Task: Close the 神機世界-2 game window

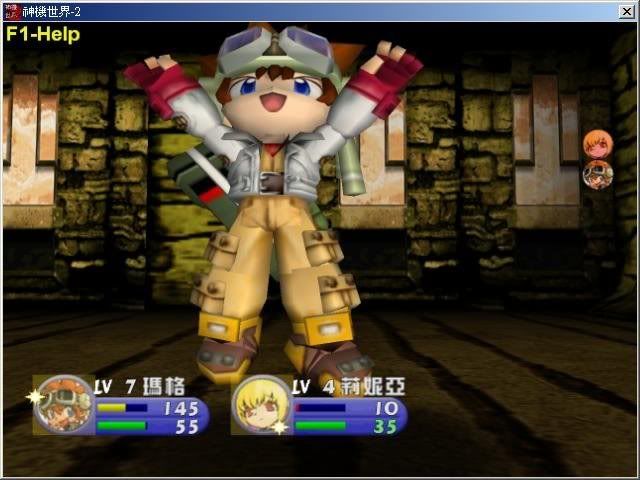Action: coord(626,11)
